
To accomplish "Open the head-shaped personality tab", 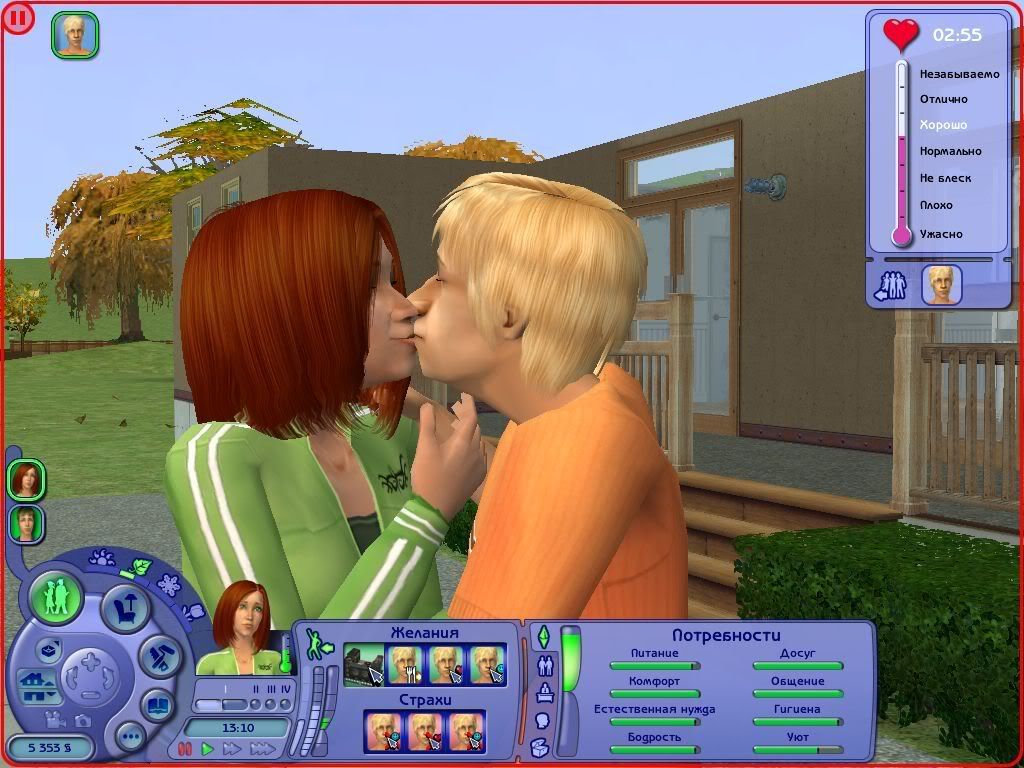I will [x=543, y=720].
